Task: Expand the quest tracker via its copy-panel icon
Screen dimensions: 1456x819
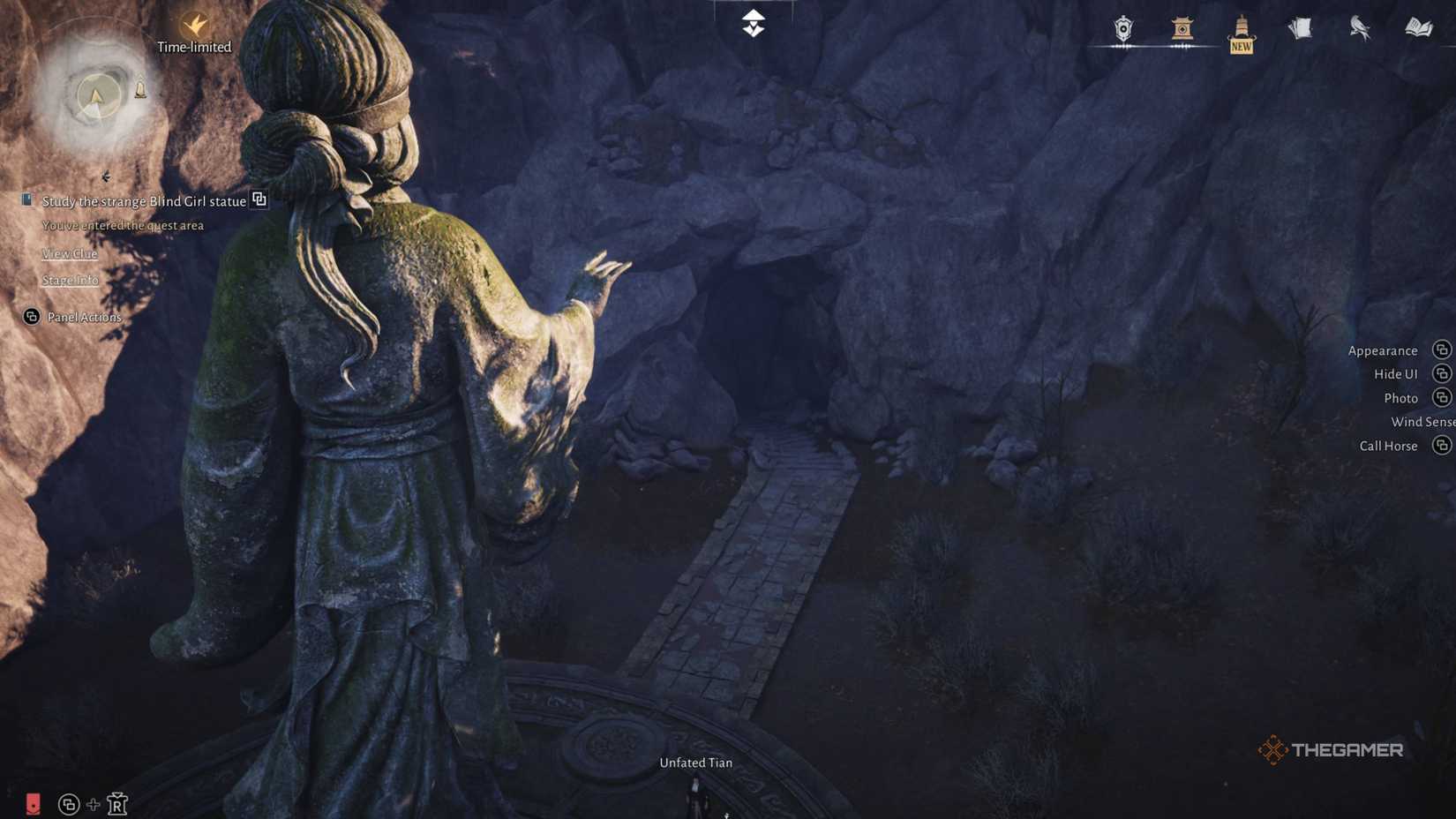Action: (259, 200)
